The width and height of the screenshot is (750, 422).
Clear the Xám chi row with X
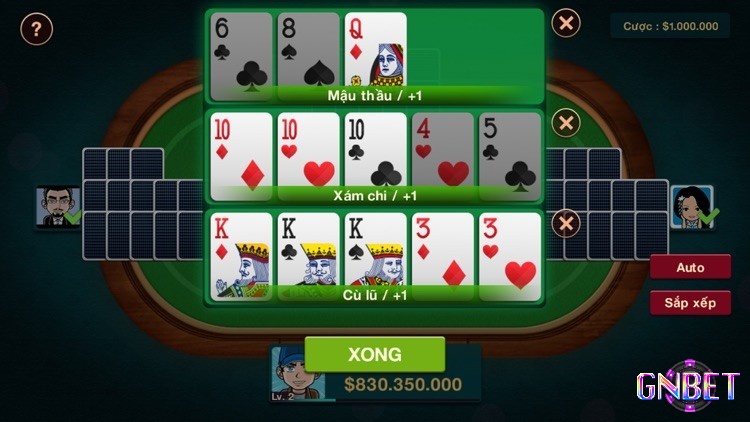tap(566, 124)
